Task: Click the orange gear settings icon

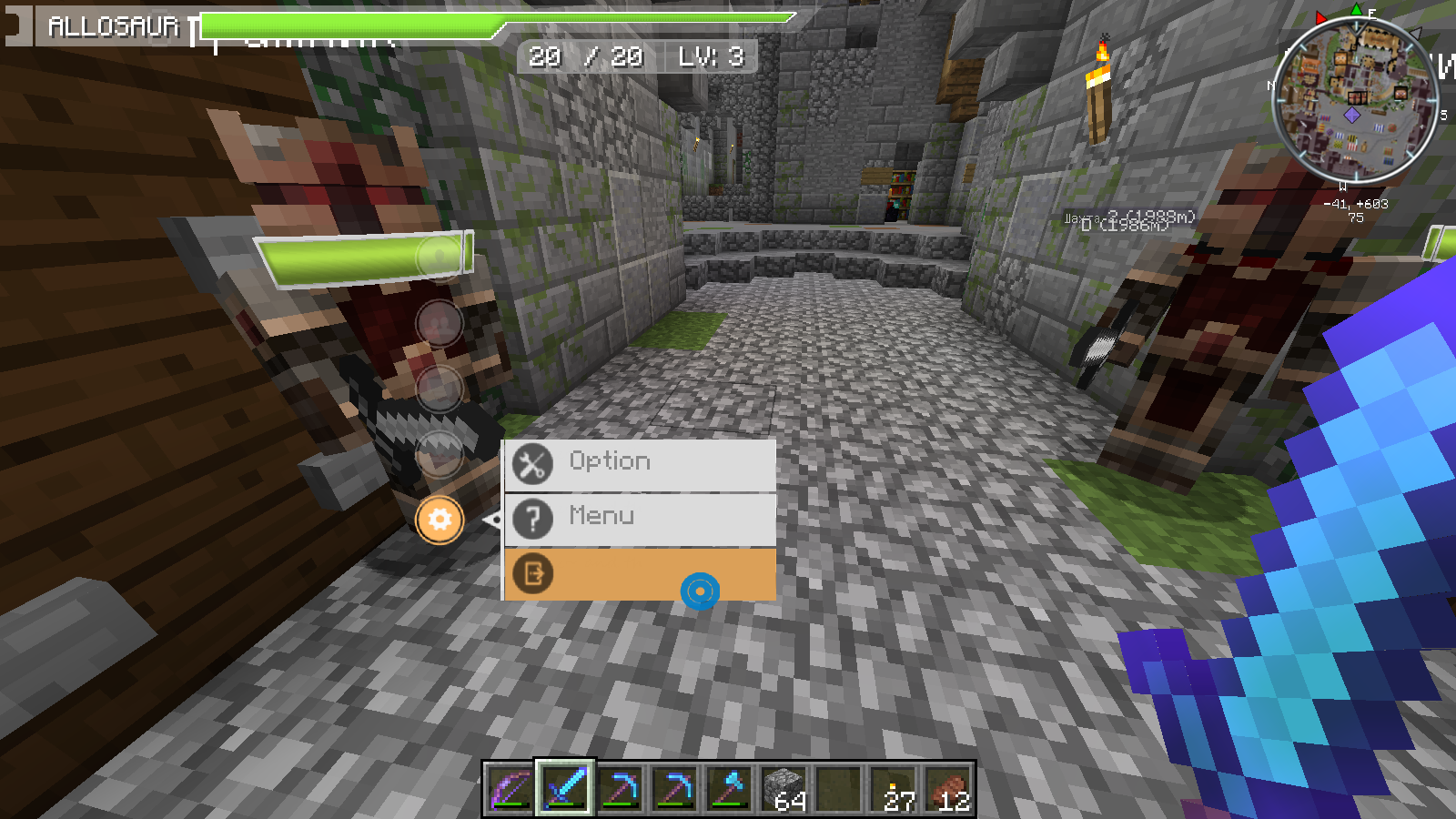Action: tap(440, 520)
